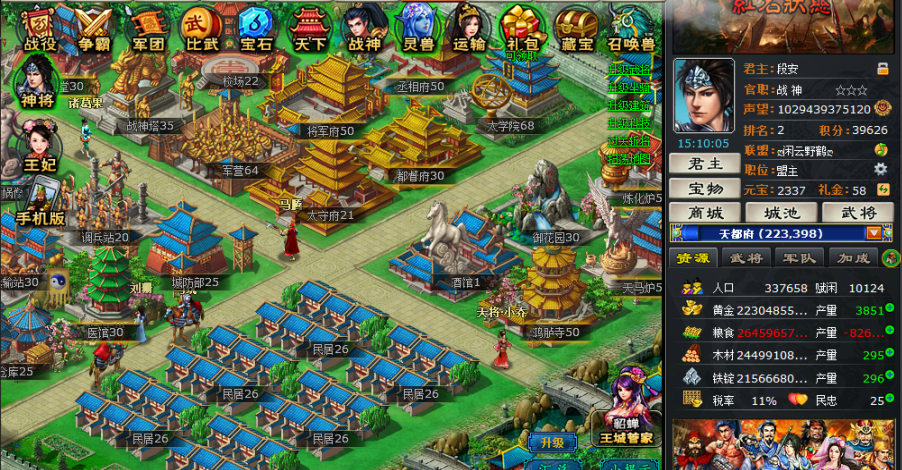This screenshot has width=902, height=470.
Task: Open the 争霸 crossed-swords menu
Action: 94,27
